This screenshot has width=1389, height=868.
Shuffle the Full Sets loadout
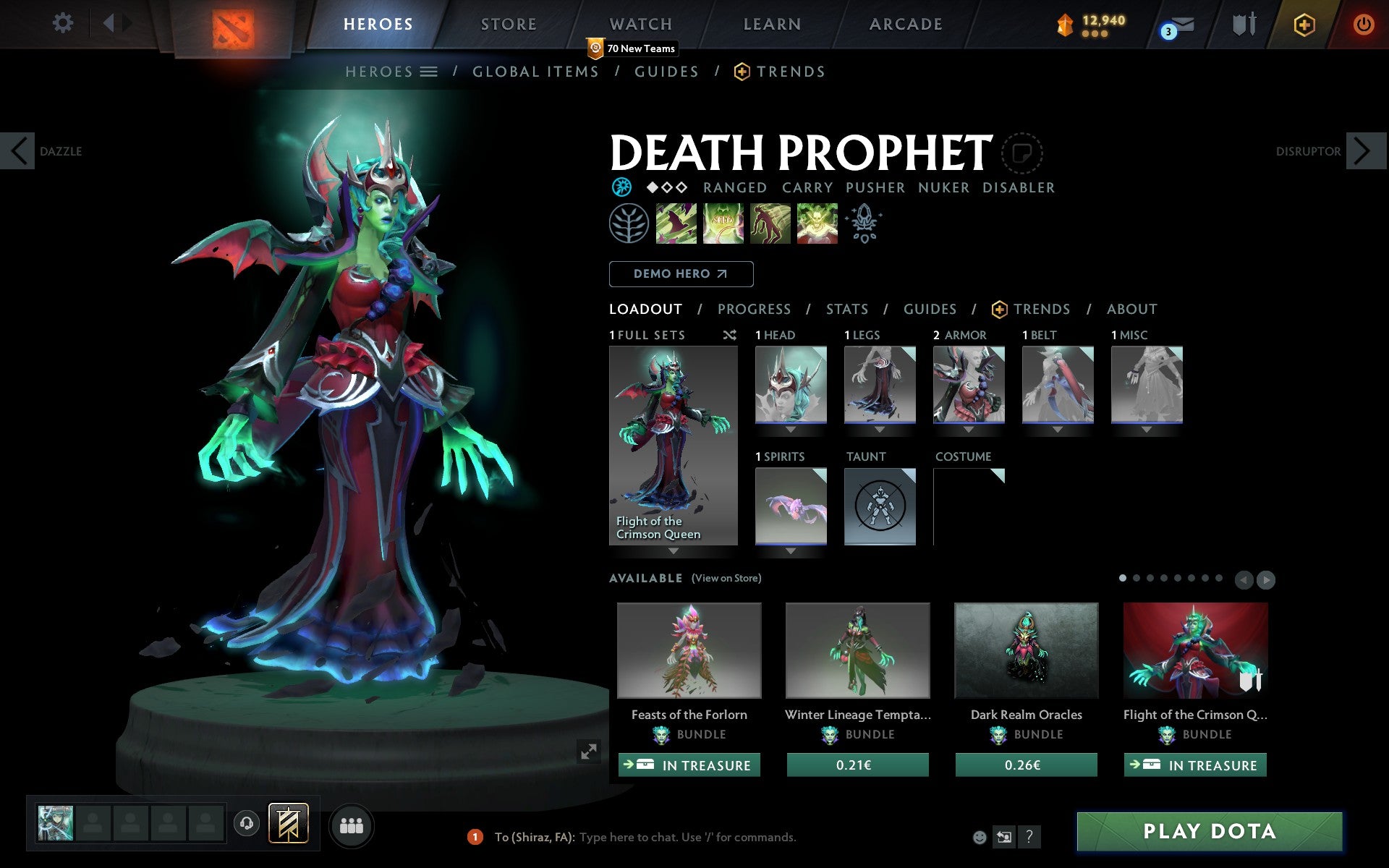(729, 335)
